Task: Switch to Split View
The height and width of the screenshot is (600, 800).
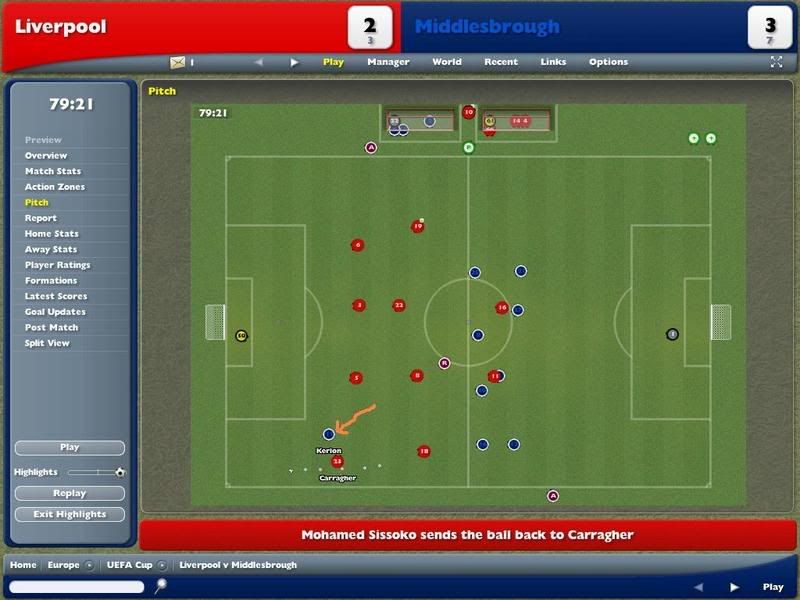Action: click(x=47, y=343)
